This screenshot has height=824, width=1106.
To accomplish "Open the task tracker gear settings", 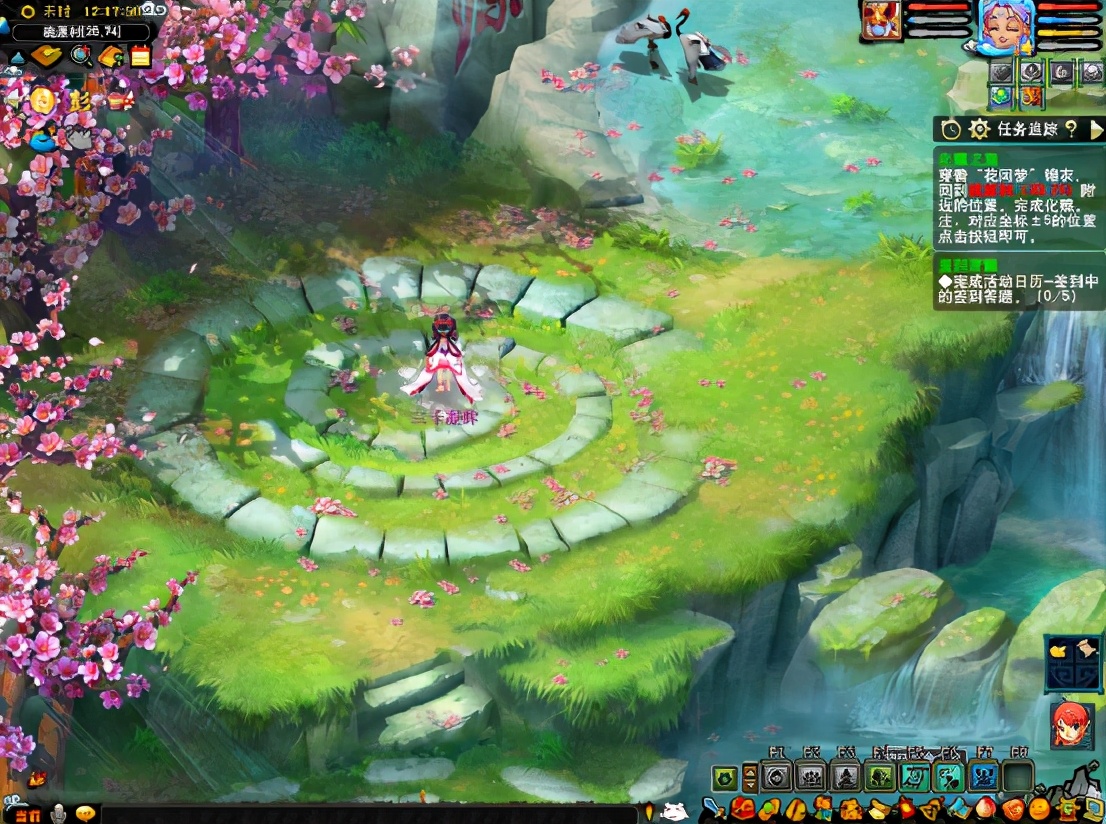I will pyautogui.click(x=980, y=129).
